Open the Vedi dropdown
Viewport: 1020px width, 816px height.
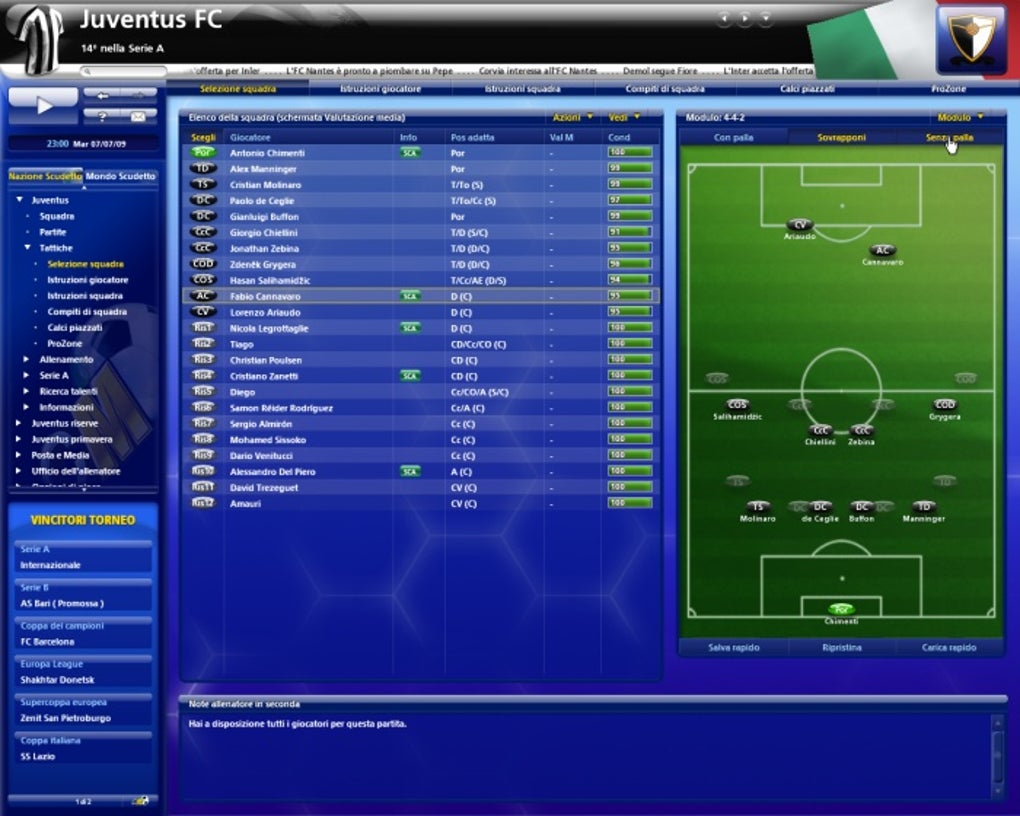[625, 118]
